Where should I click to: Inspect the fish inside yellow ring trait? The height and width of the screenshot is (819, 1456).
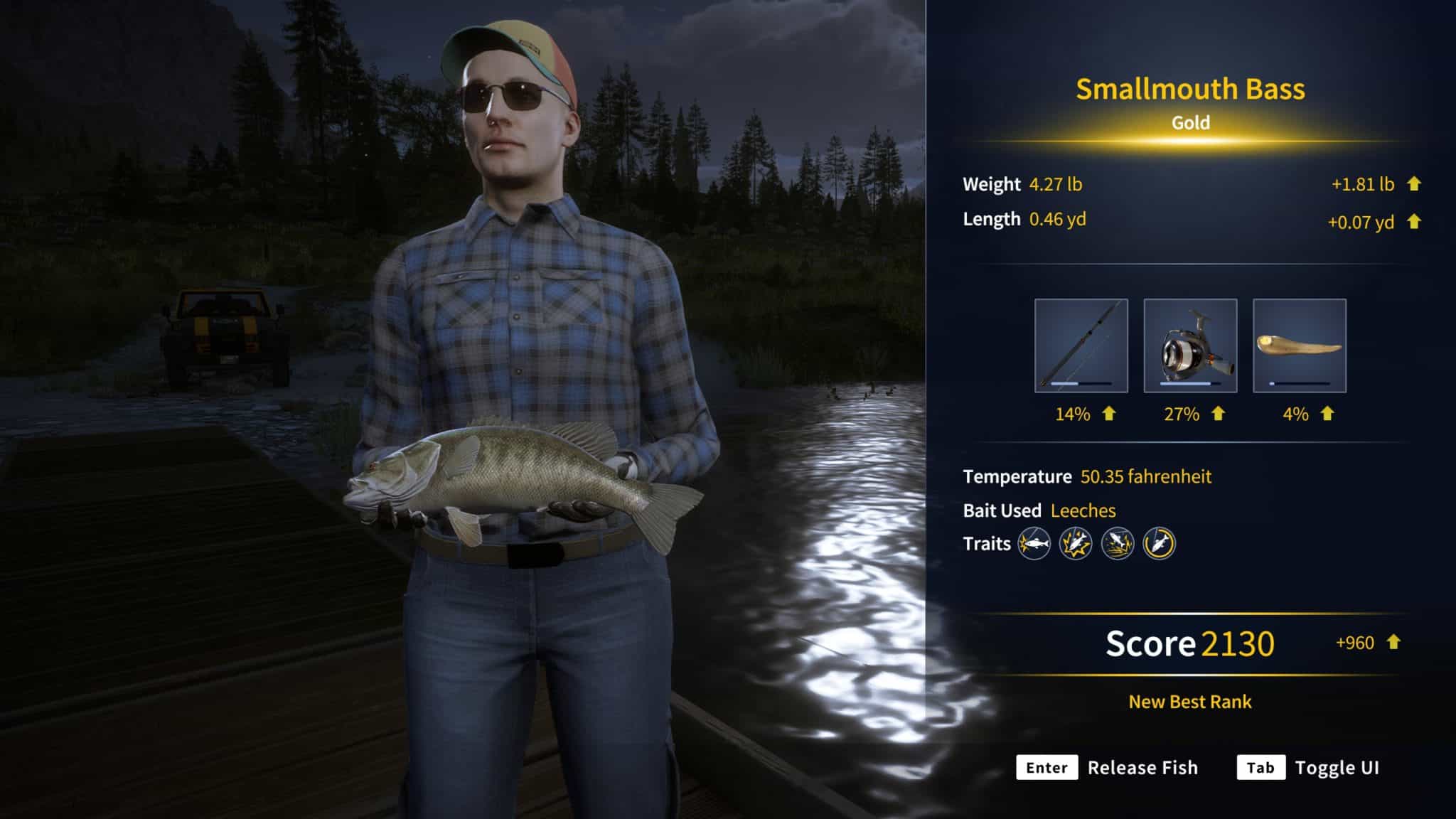(x=1159, y=545)
